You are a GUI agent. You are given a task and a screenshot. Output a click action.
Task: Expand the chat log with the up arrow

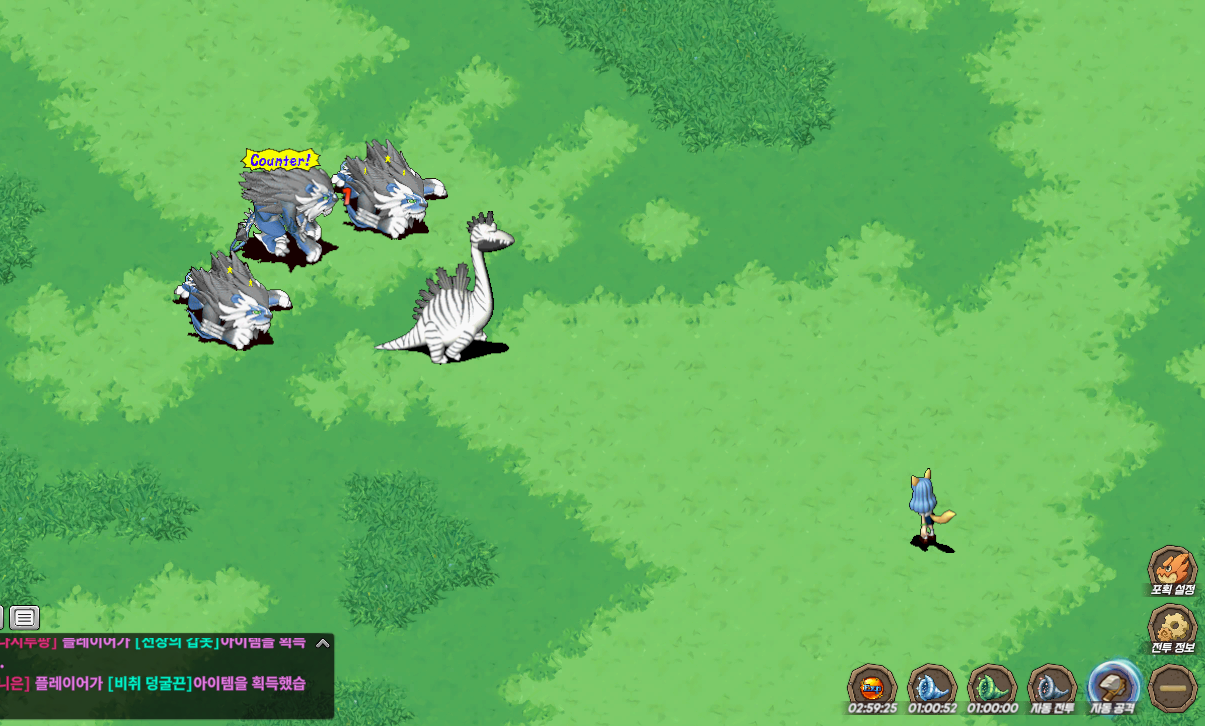pyautogui.click(x=322, y=643)
